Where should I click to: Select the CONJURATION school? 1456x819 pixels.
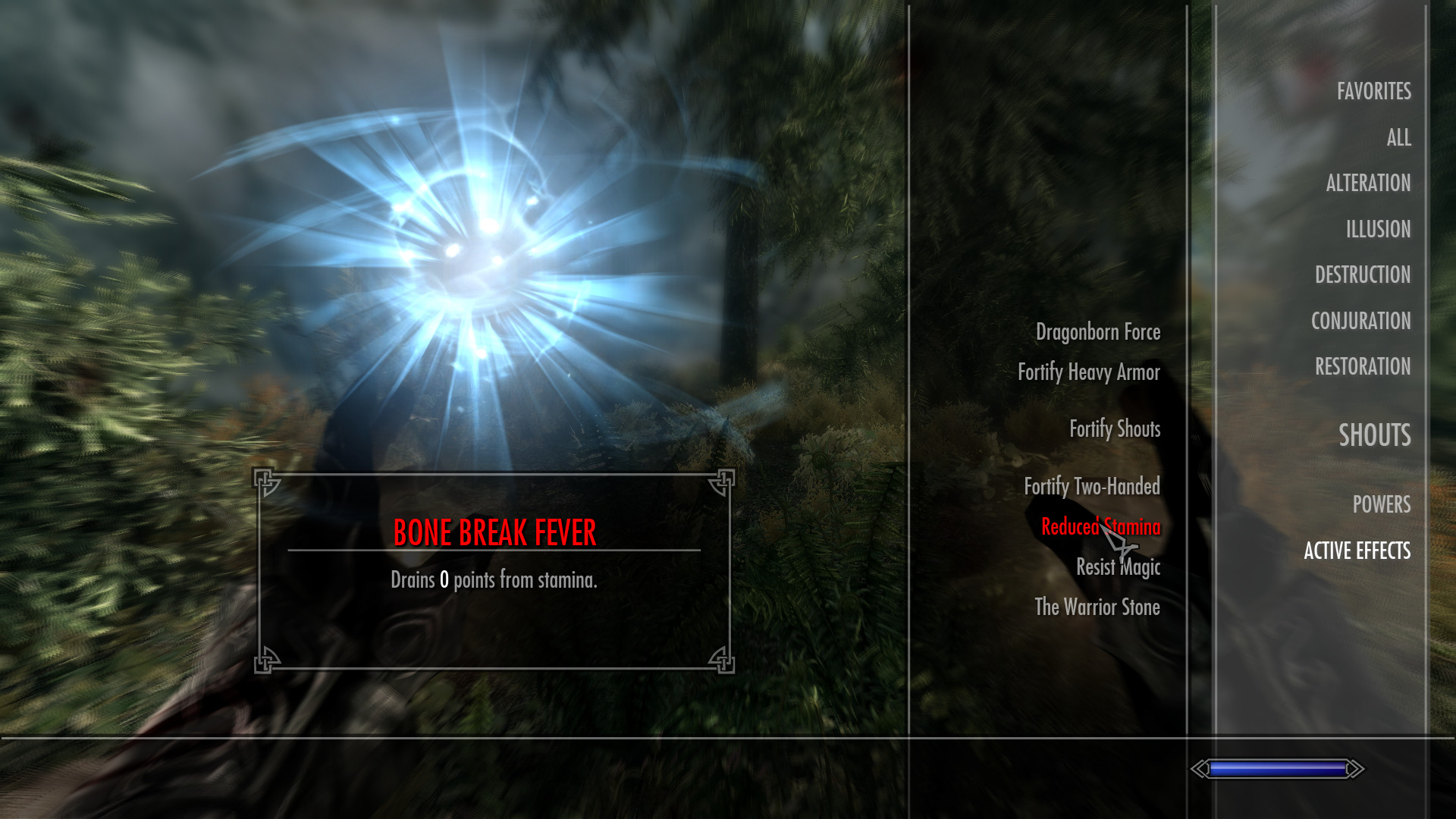(1361, 321)
